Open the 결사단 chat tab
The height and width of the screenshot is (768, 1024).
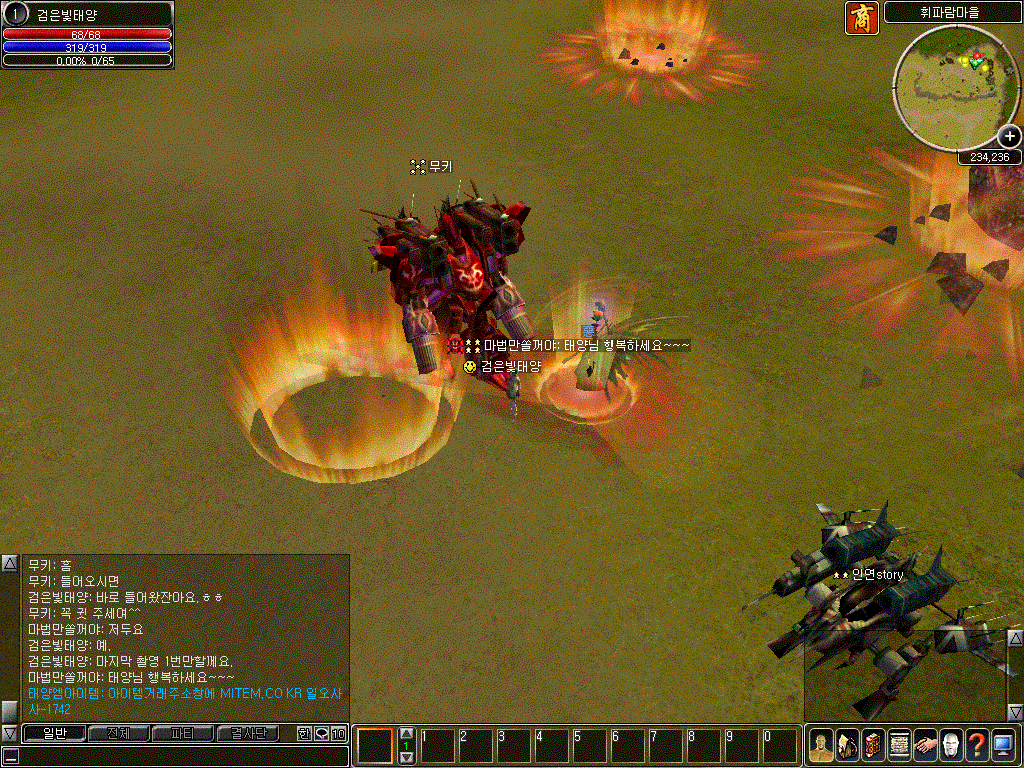point(248,733)
